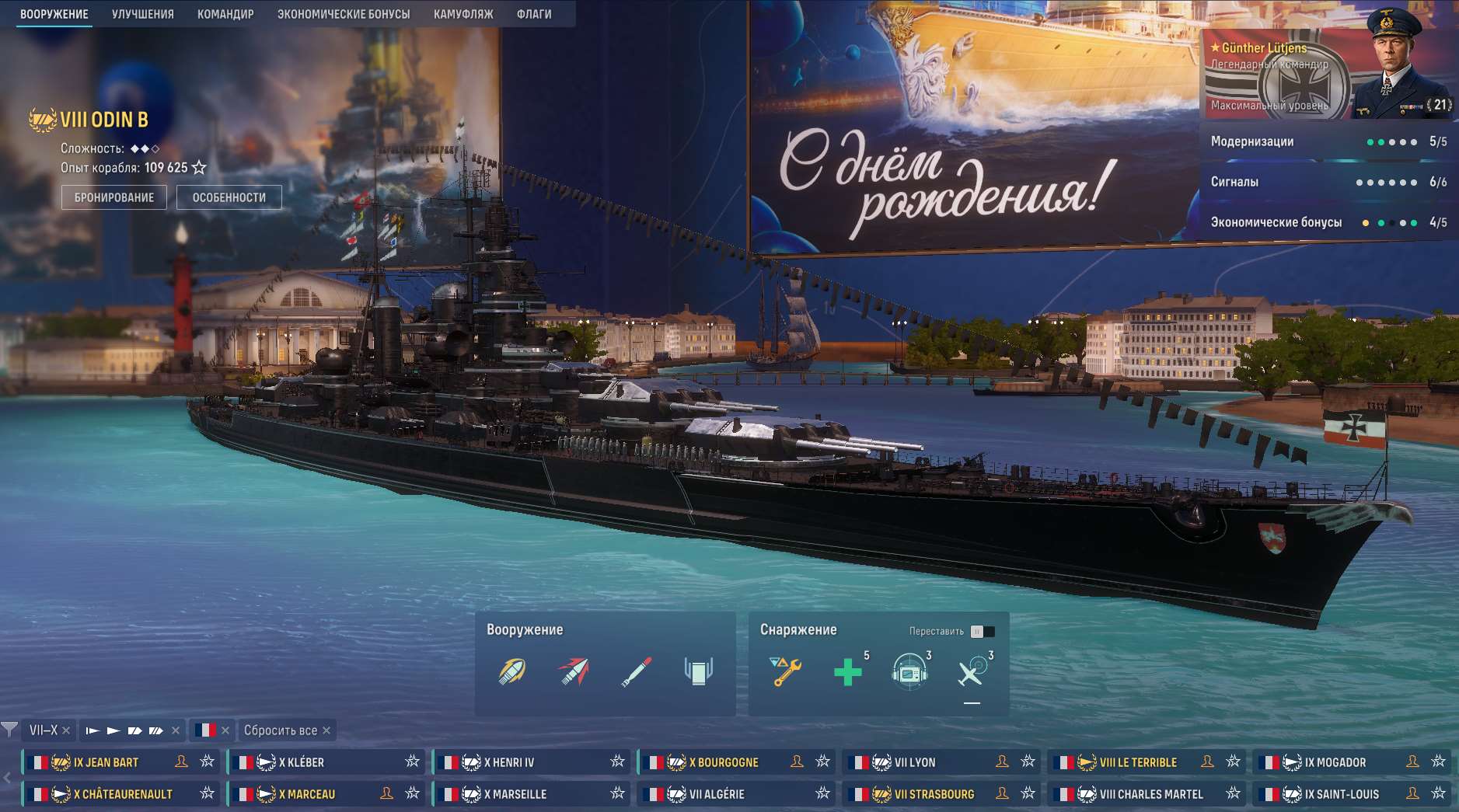The image size is (1459, 812).
Task: Click the Бронирование button
Action: tap(114, 197)
